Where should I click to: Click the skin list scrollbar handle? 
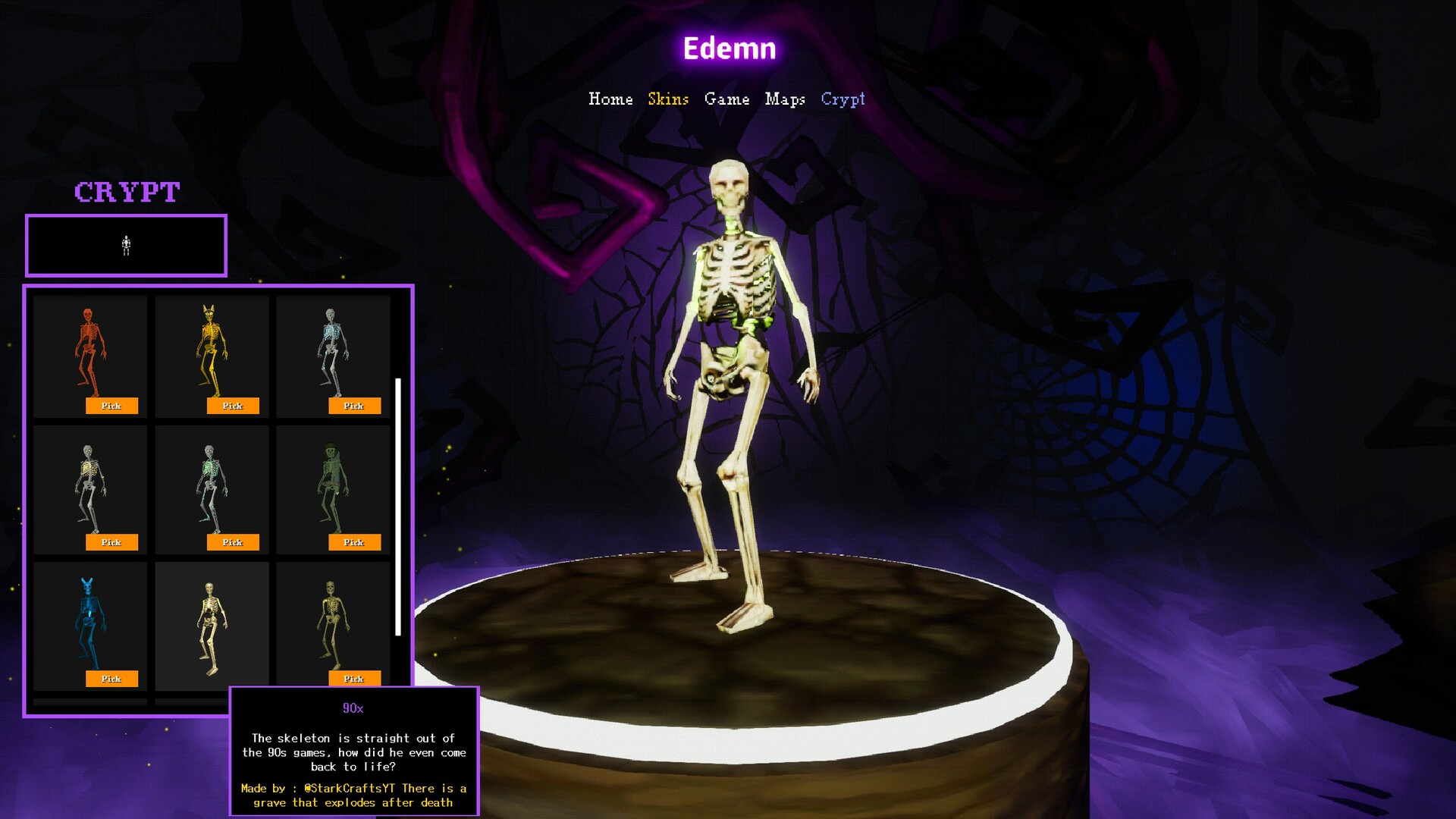pos(398,504)
